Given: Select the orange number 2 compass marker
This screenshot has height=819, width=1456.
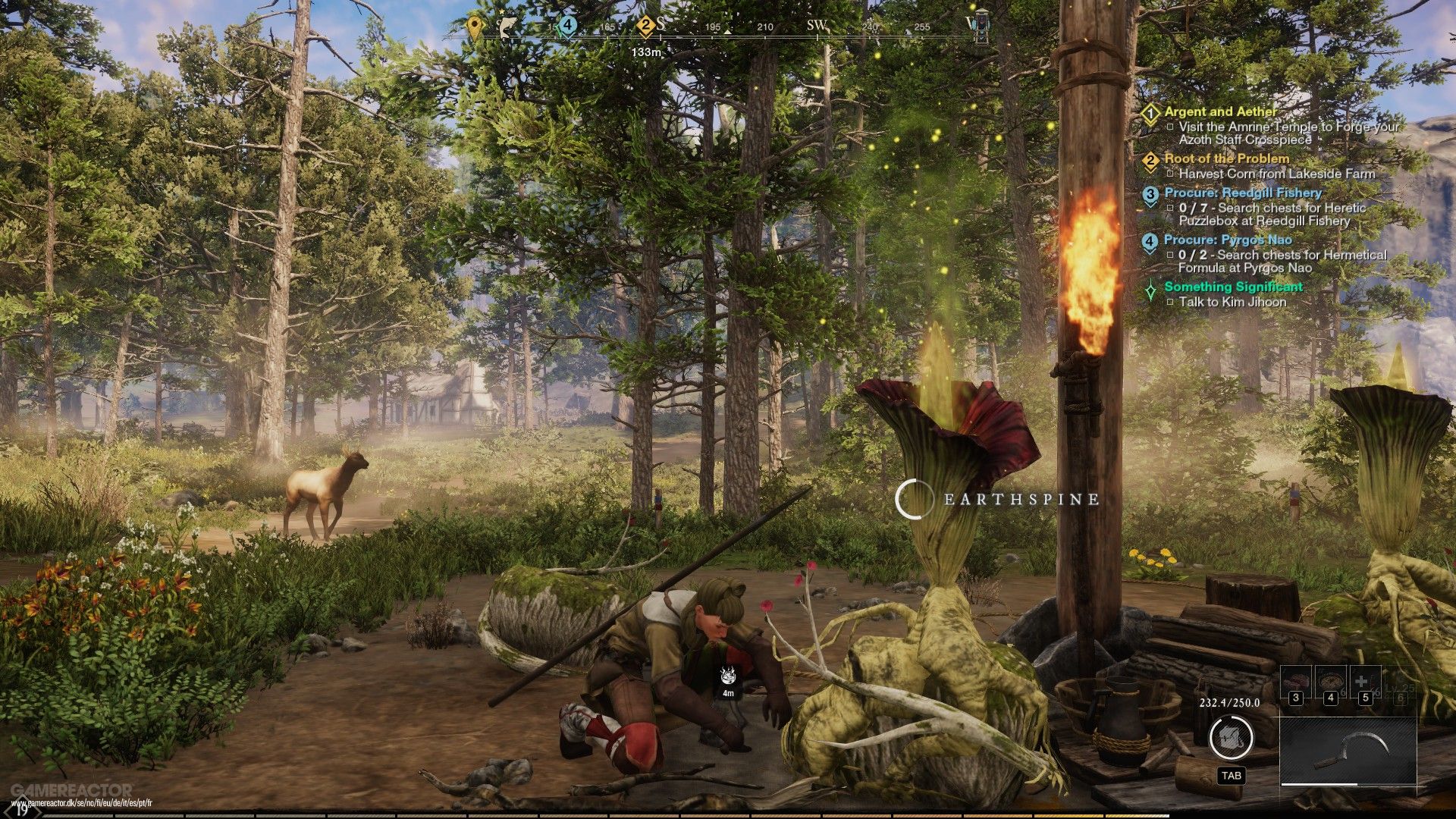Looking at the screenshot, I should pyautogui.click(x=645, y=27).
